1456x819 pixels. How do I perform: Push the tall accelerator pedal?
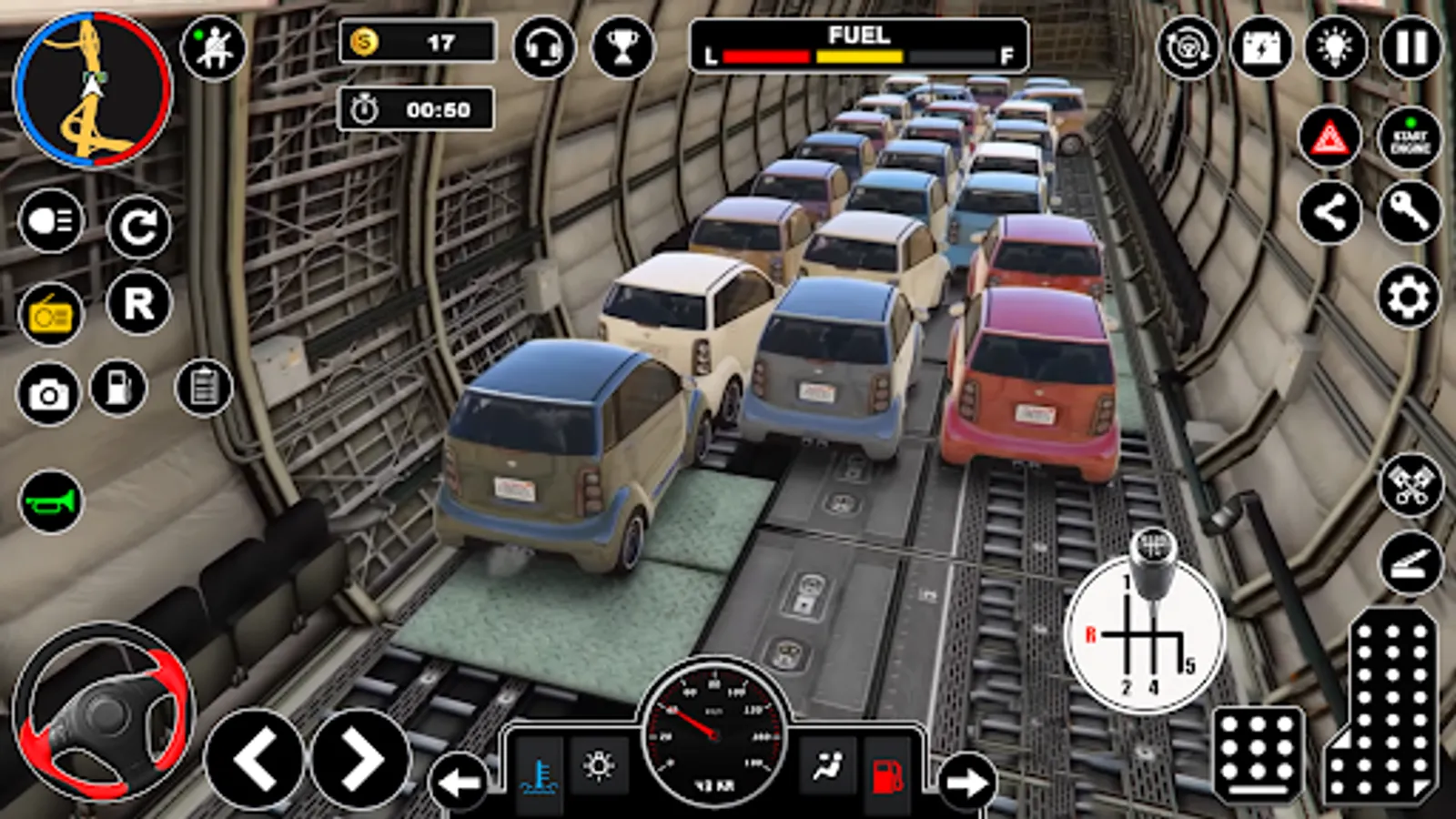coord(1385,710)
